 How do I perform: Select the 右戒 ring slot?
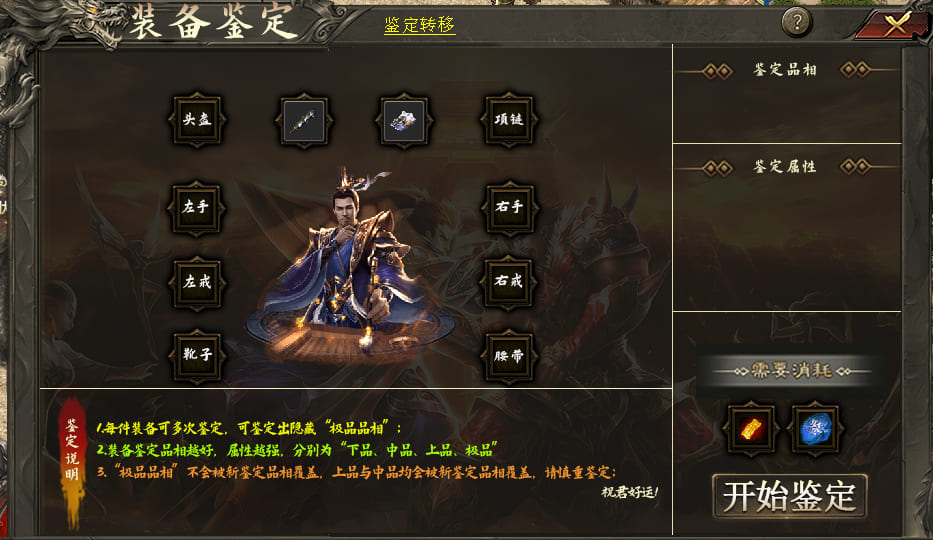509,281
